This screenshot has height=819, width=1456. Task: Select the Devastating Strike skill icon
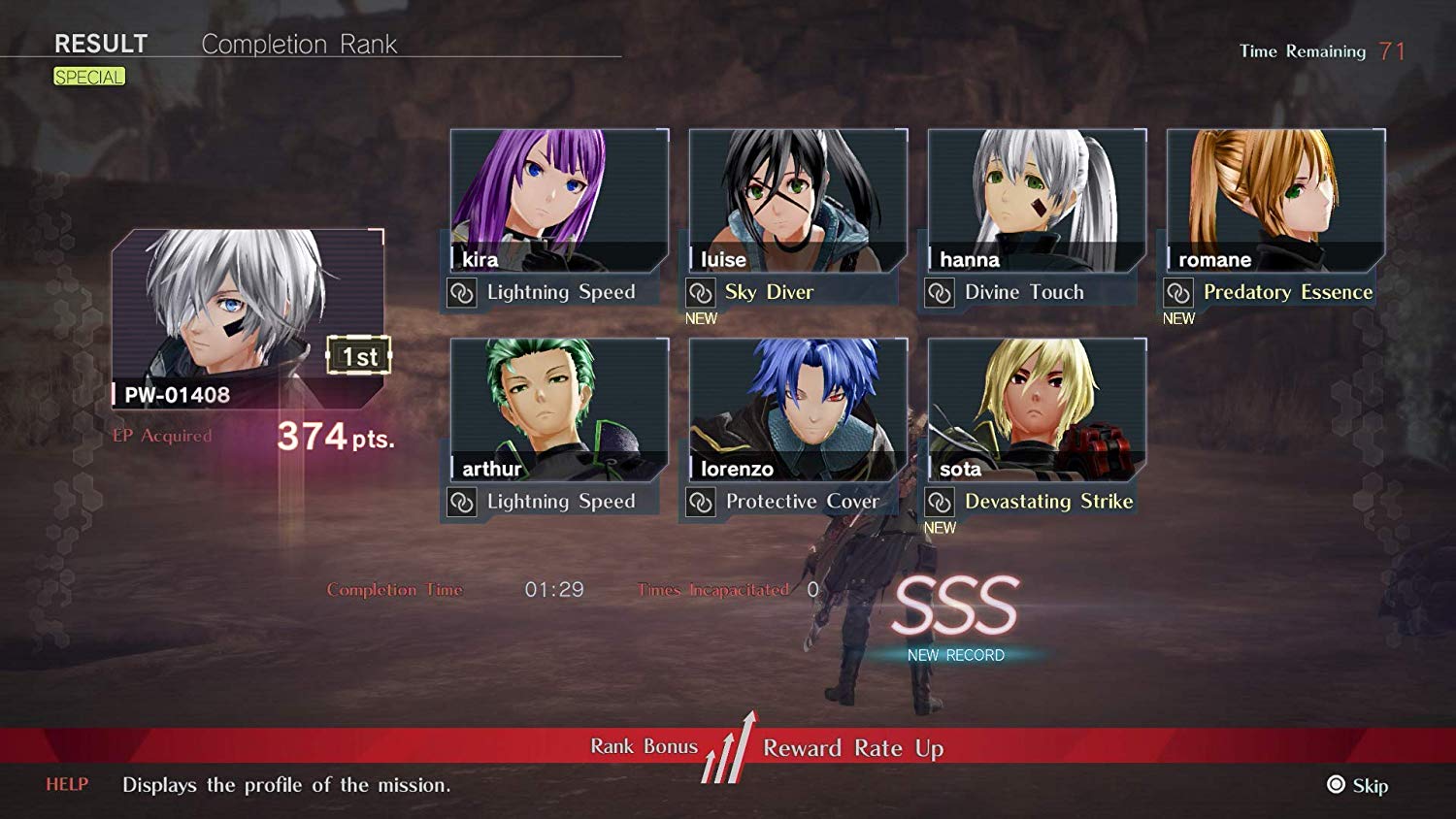[x=941, y=502]
